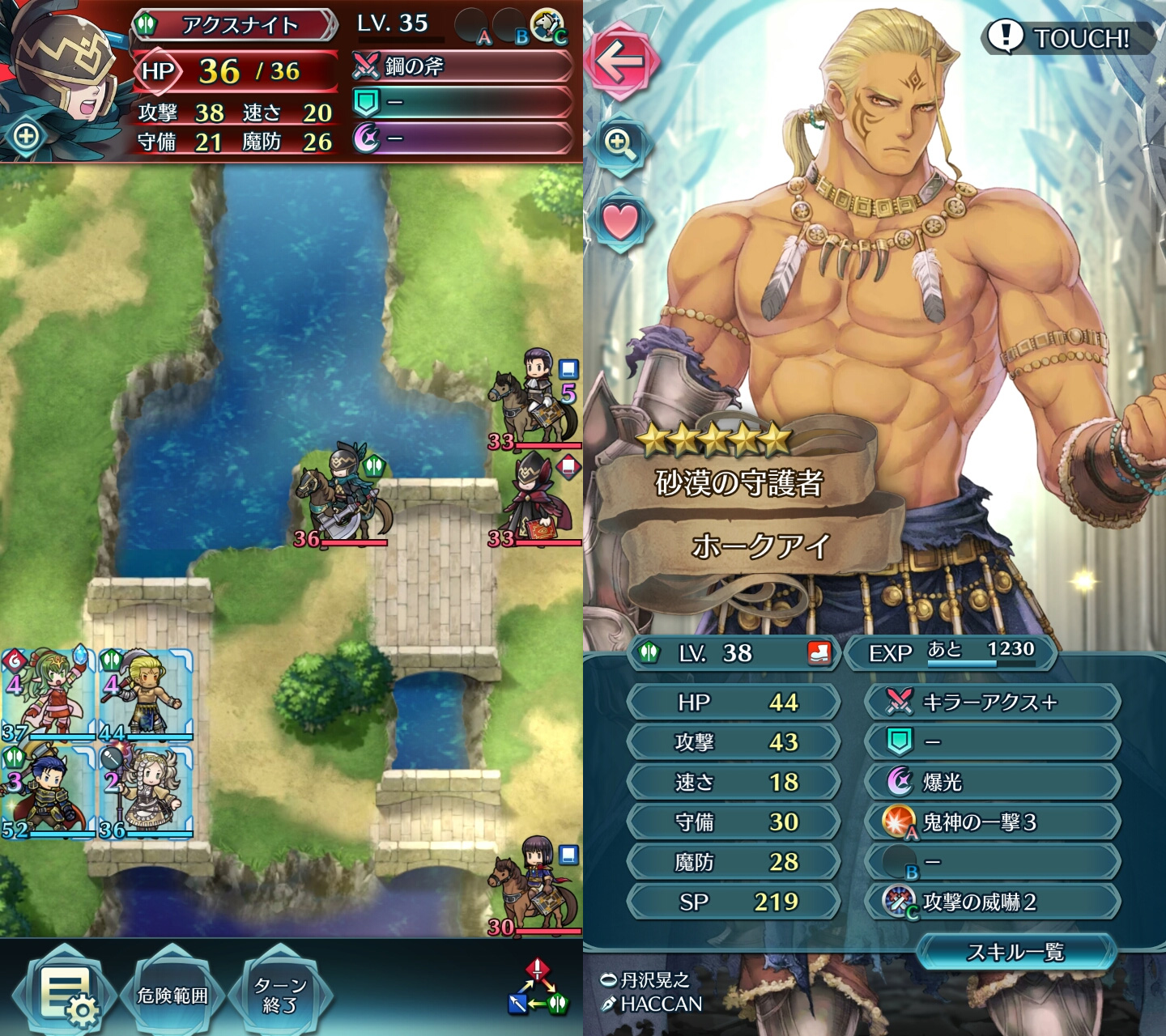
Task: Select the blue-haired armored ally unit
Action: (47, 792)
